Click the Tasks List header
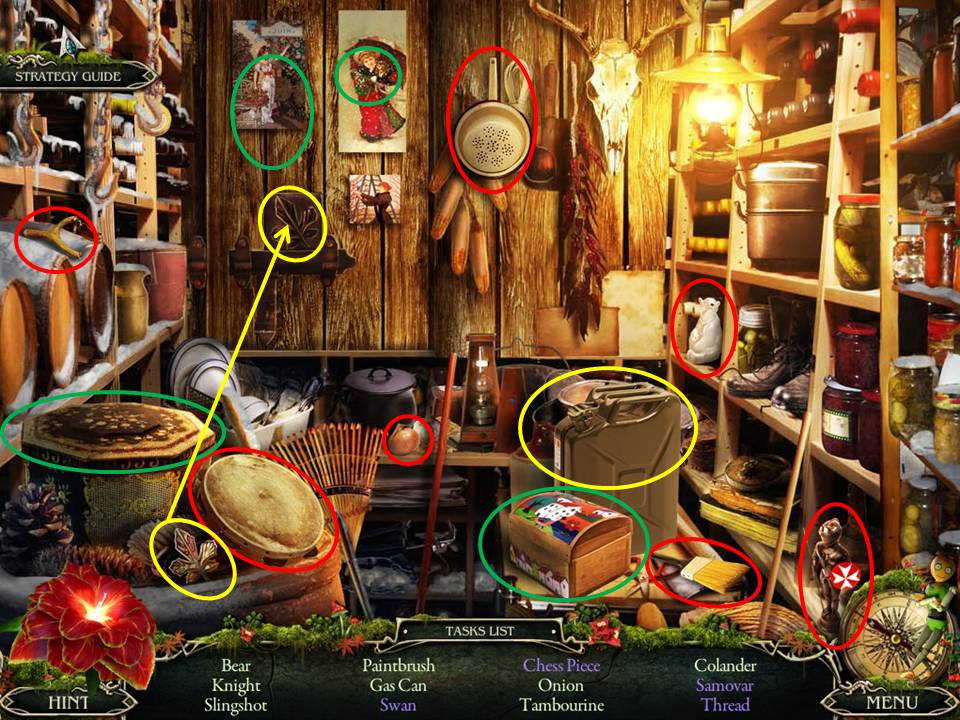Image resolution: width=960 pixels, height=720 pixels. tap(482, 631)
